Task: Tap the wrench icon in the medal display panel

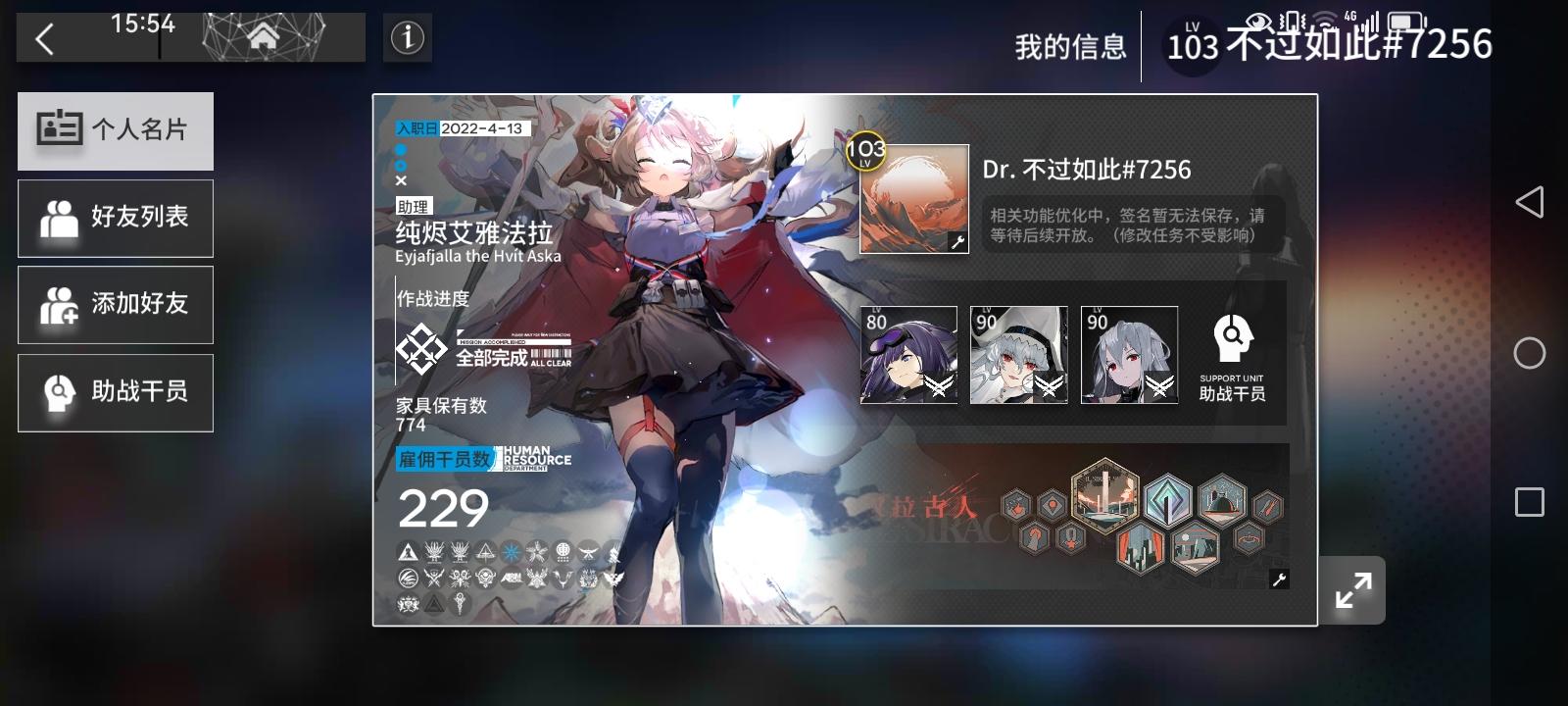Action: (x=1279, y=581)
